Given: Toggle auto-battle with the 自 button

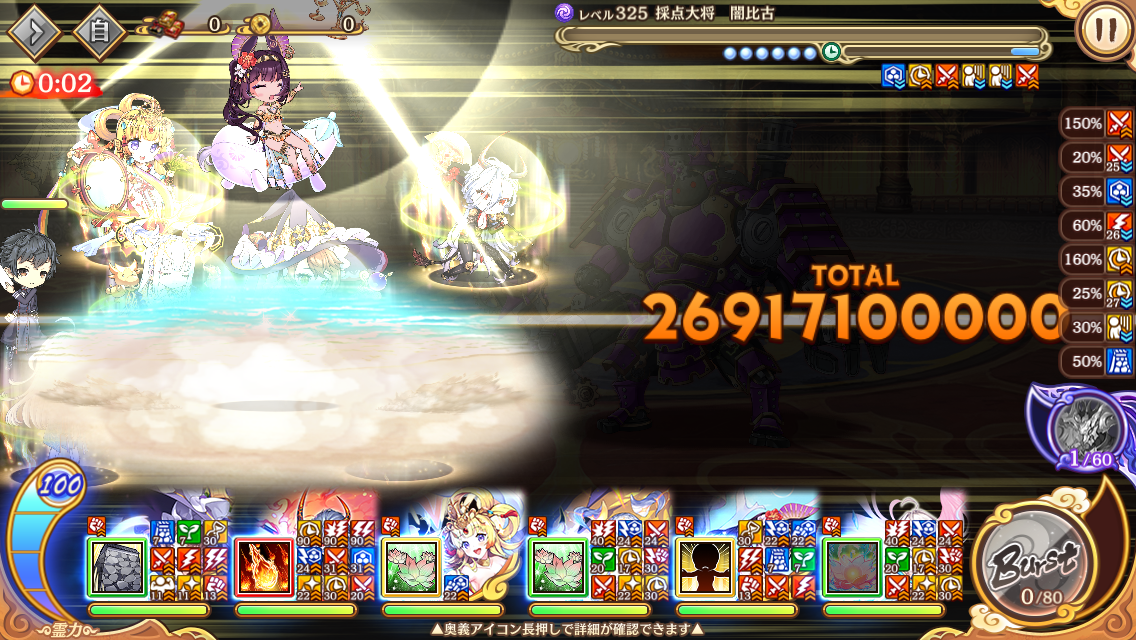Looking at the screenshot, I should click(99, 33).
